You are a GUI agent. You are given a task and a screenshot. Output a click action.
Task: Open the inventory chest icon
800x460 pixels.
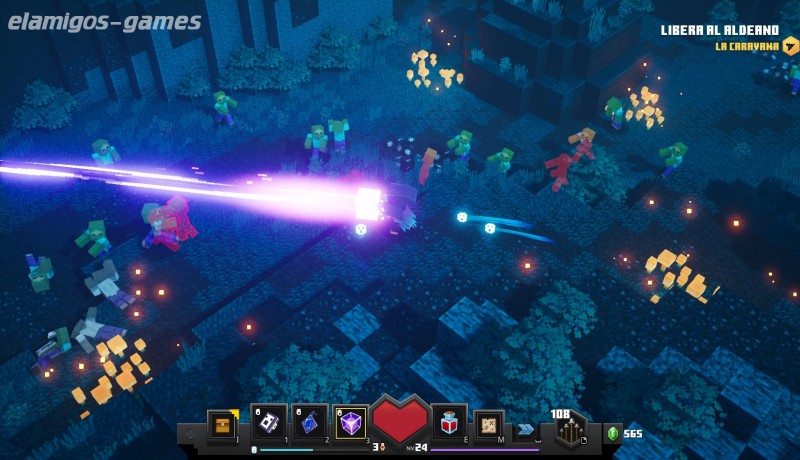(x=223, y=424)
